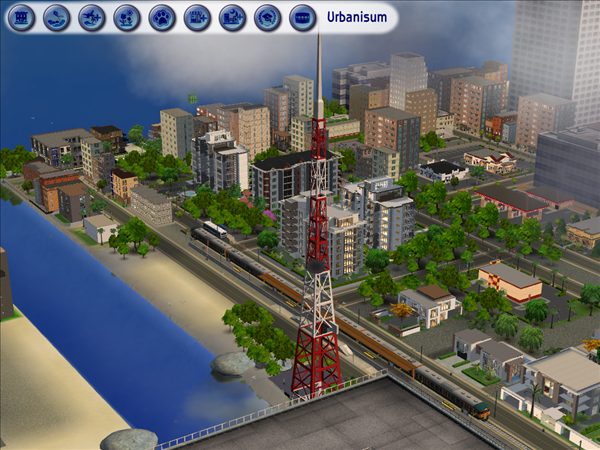Open the three-dot options button

302,17
